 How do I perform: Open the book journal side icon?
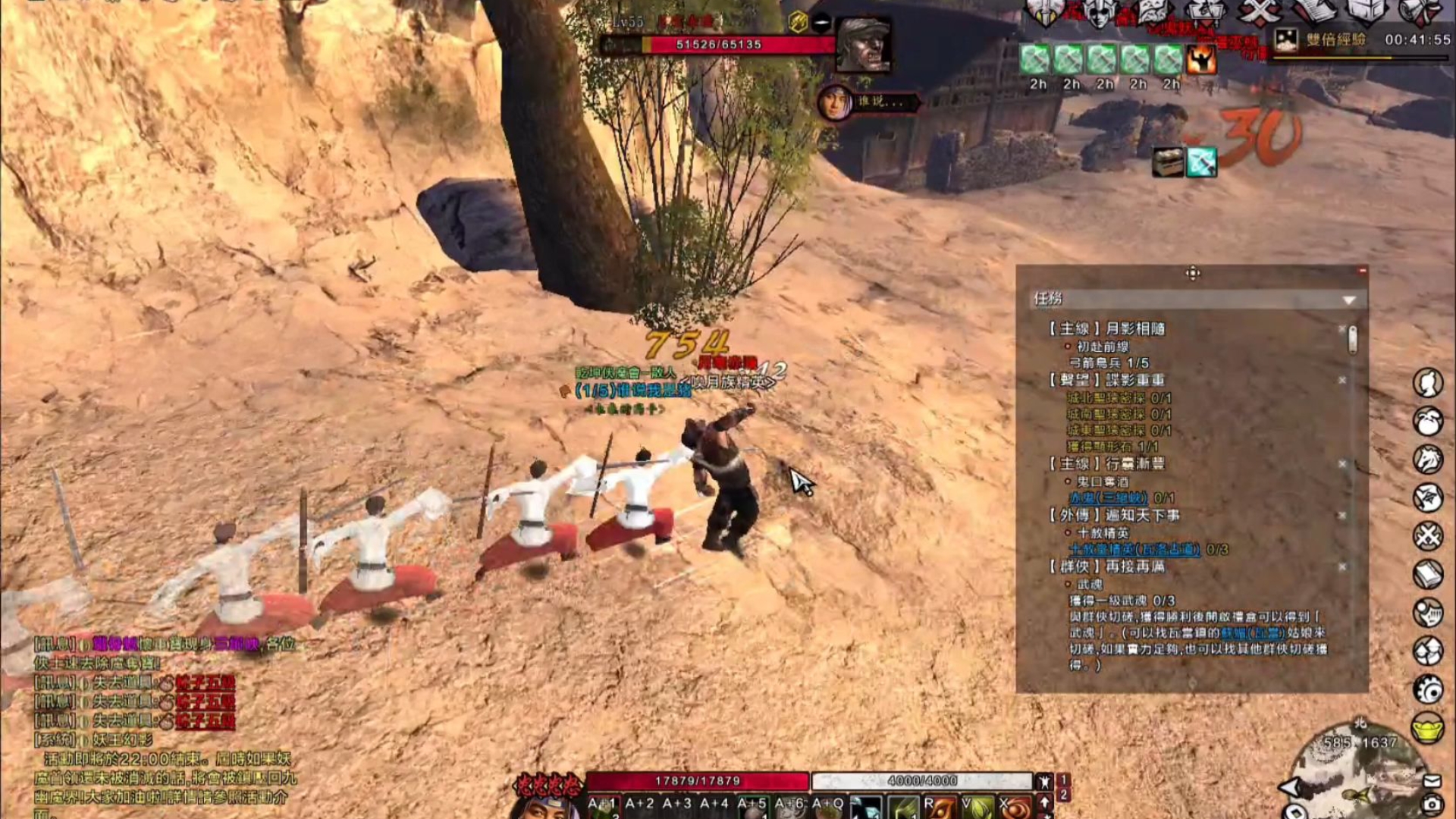(1428, 574)
